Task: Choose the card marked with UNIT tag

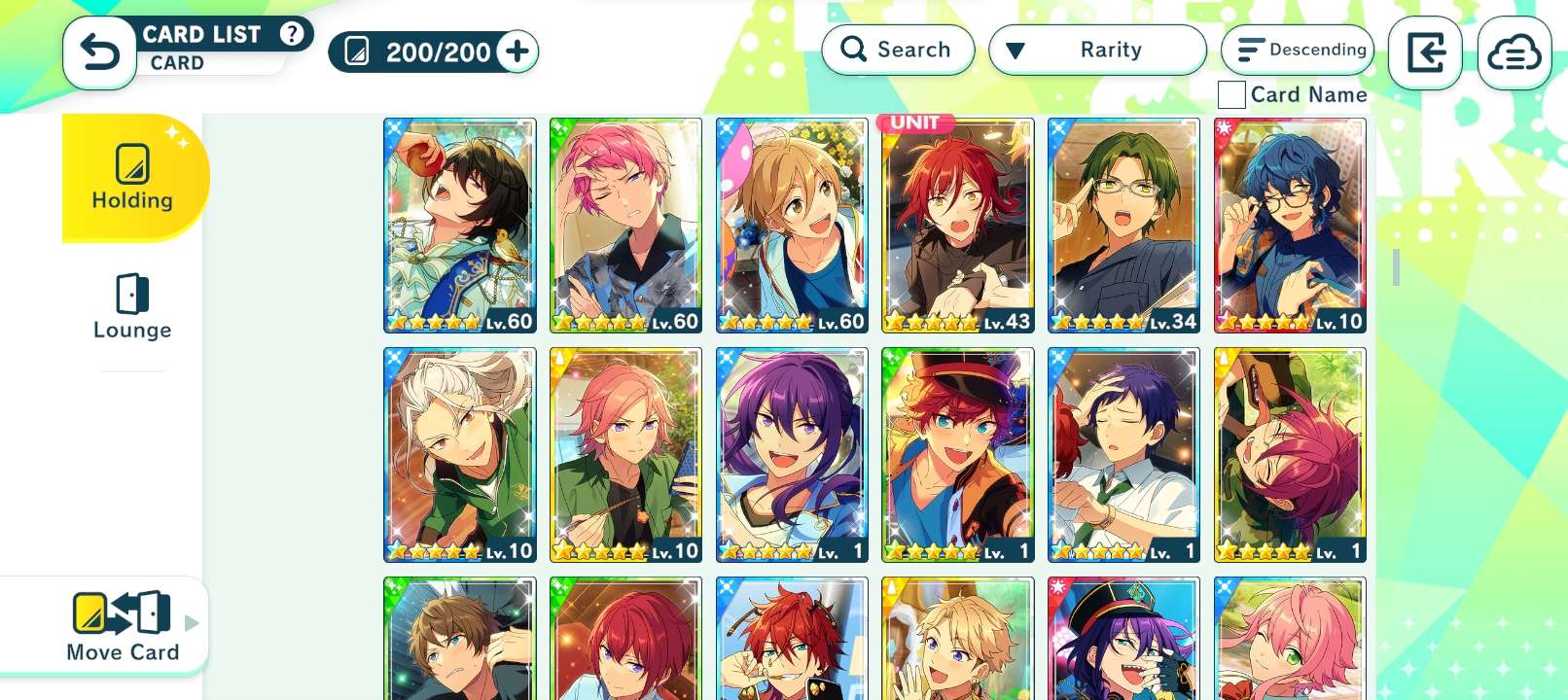Action: click(958, 226)
